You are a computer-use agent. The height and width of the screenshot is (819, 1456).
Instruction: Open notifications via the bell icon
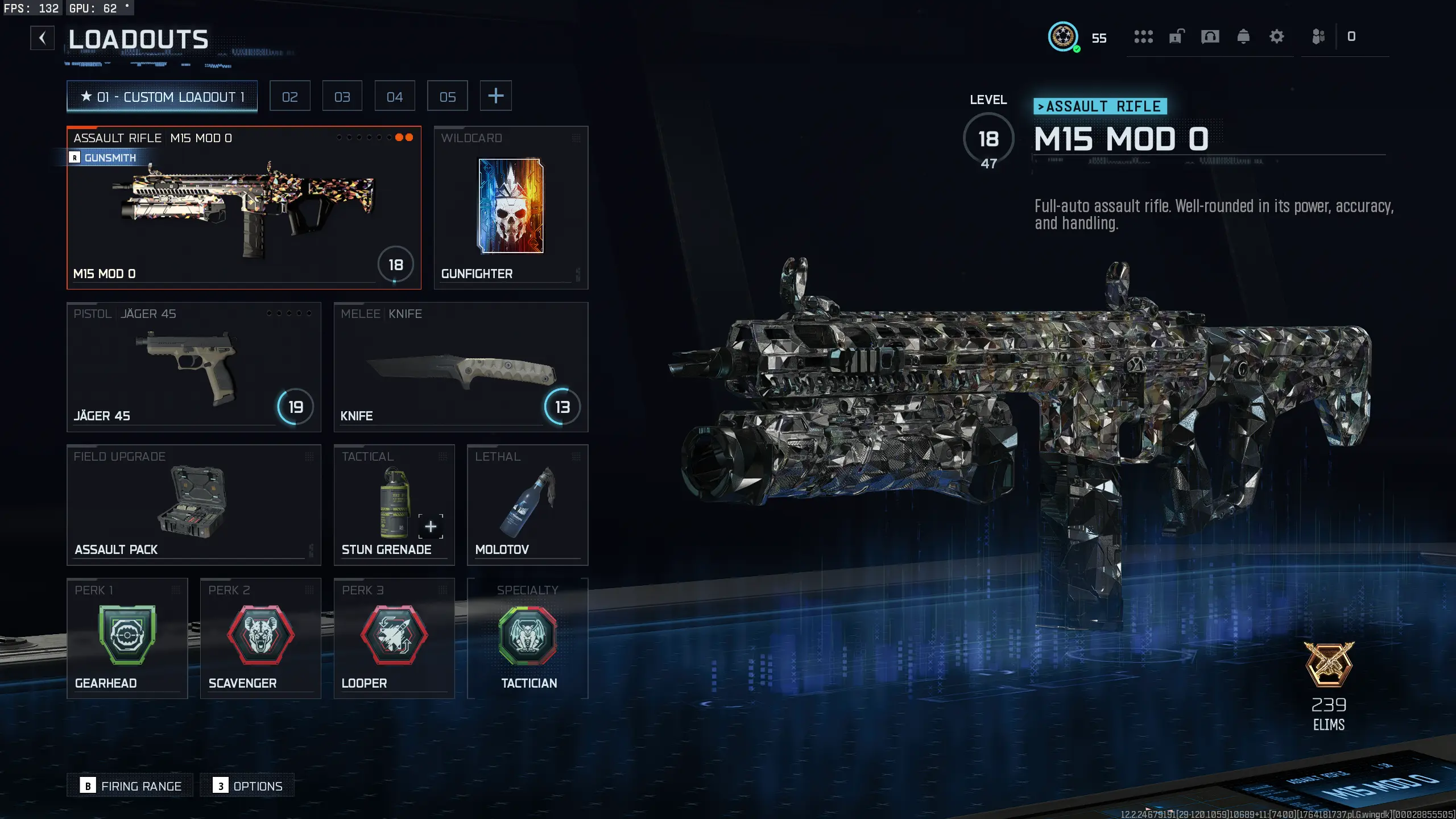(1243, 37)
